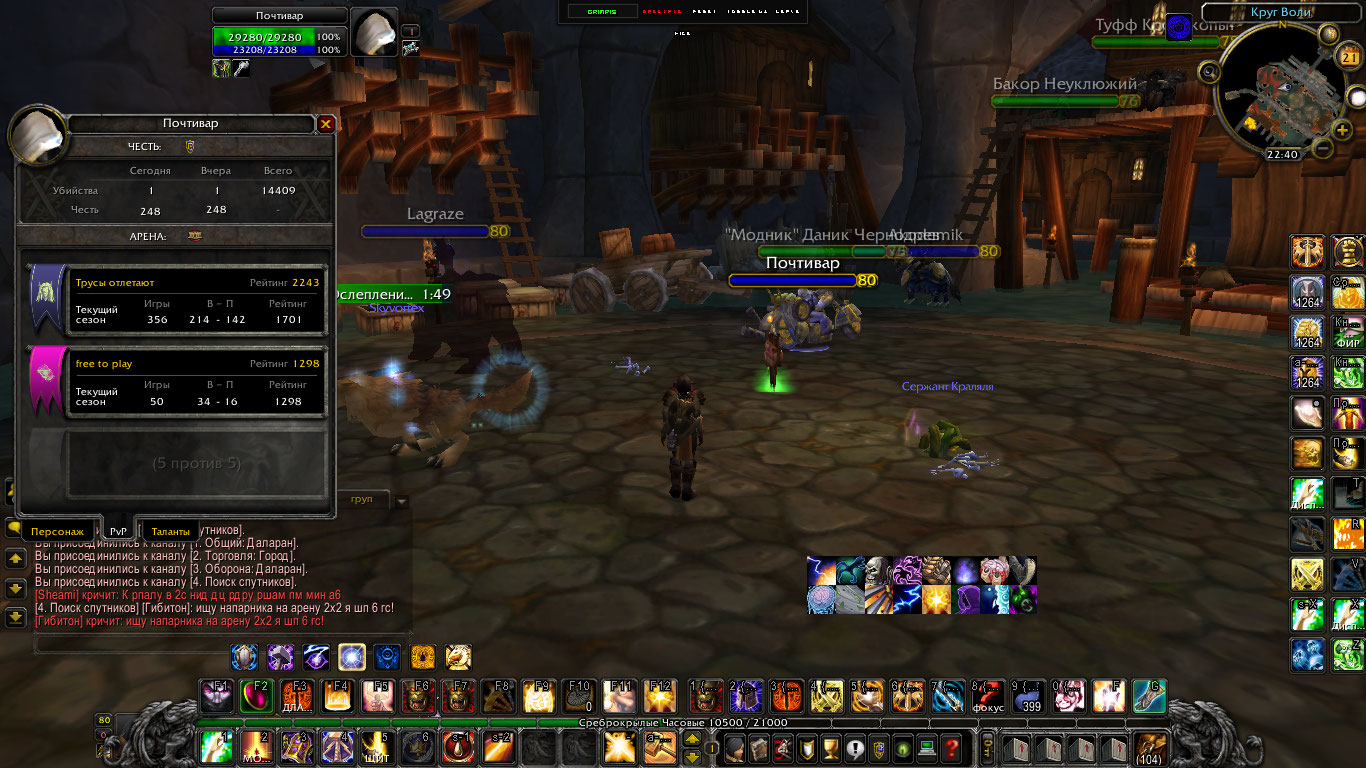Open the red question mark help button
The width and height of the screenshot is (1366, 768).
pos(951,747)
